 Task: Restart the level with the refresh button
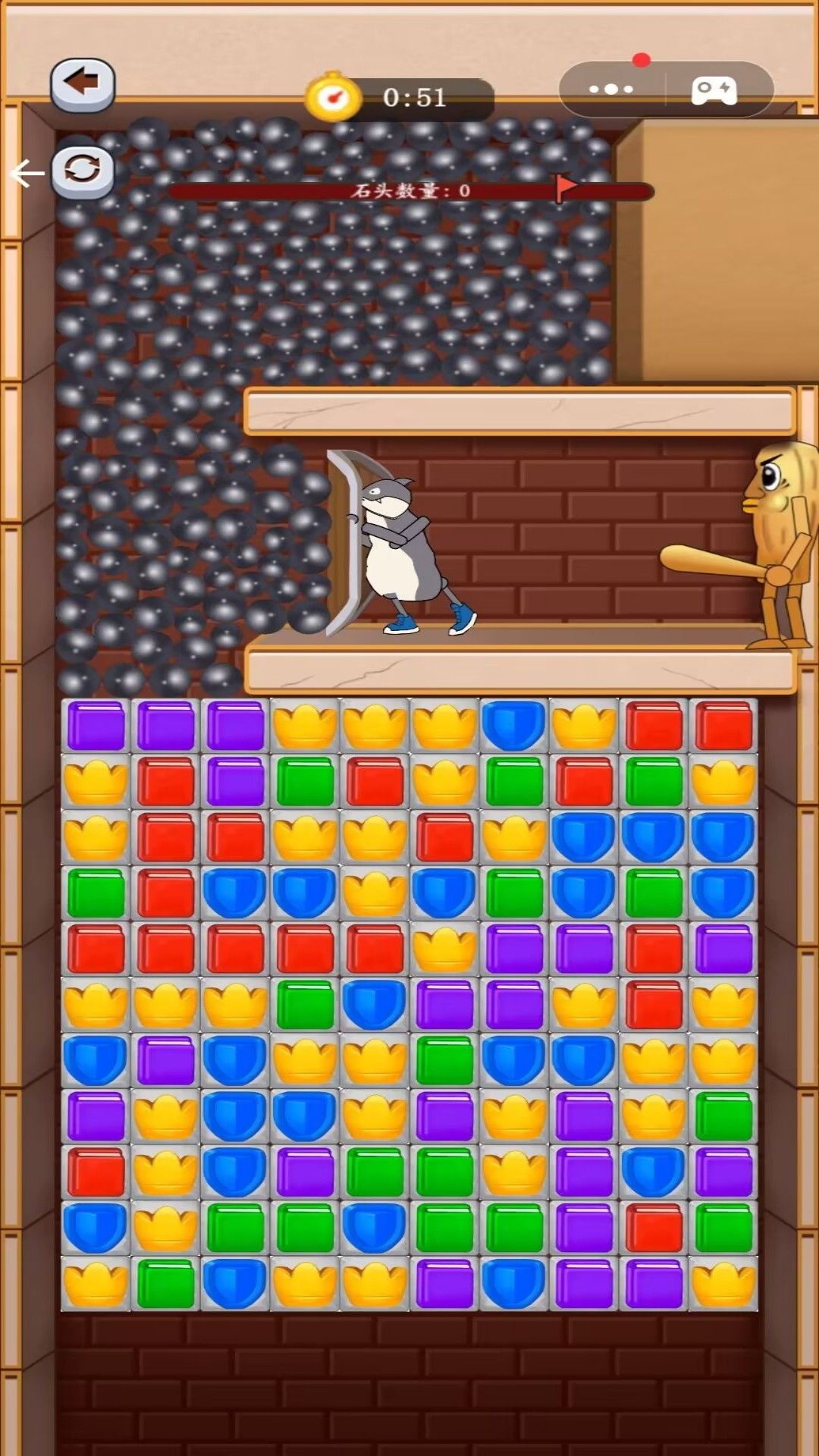point(83,170)
